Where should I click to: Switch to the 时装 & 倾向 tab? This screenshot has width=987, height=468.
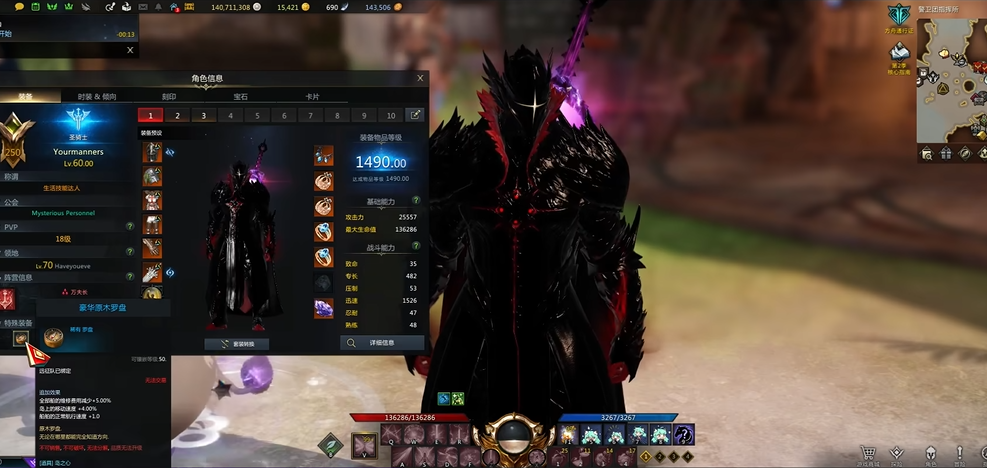click(97, 97)
